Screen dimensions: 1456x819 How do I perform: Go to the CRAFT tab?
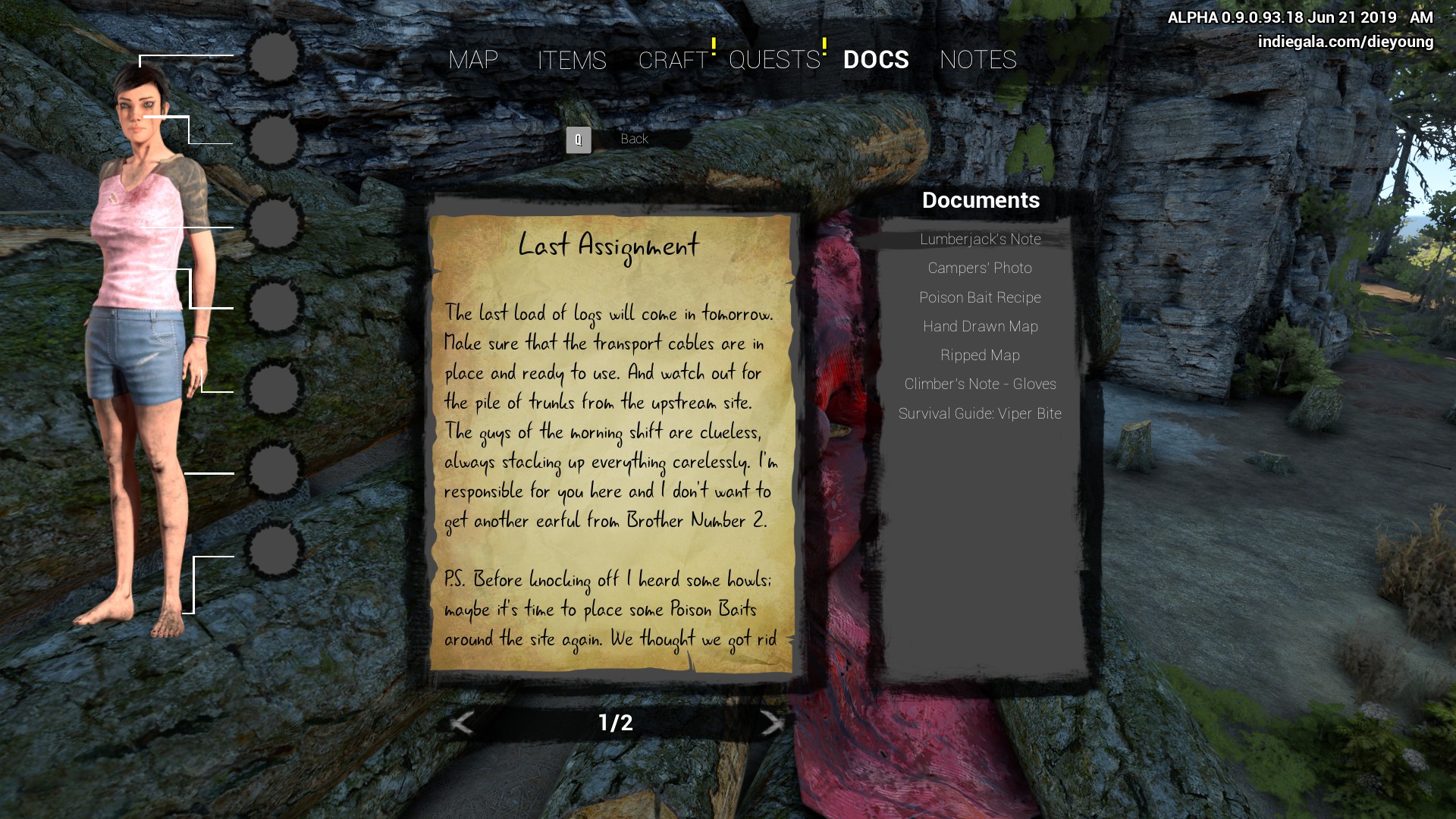[x=673, y=60]
